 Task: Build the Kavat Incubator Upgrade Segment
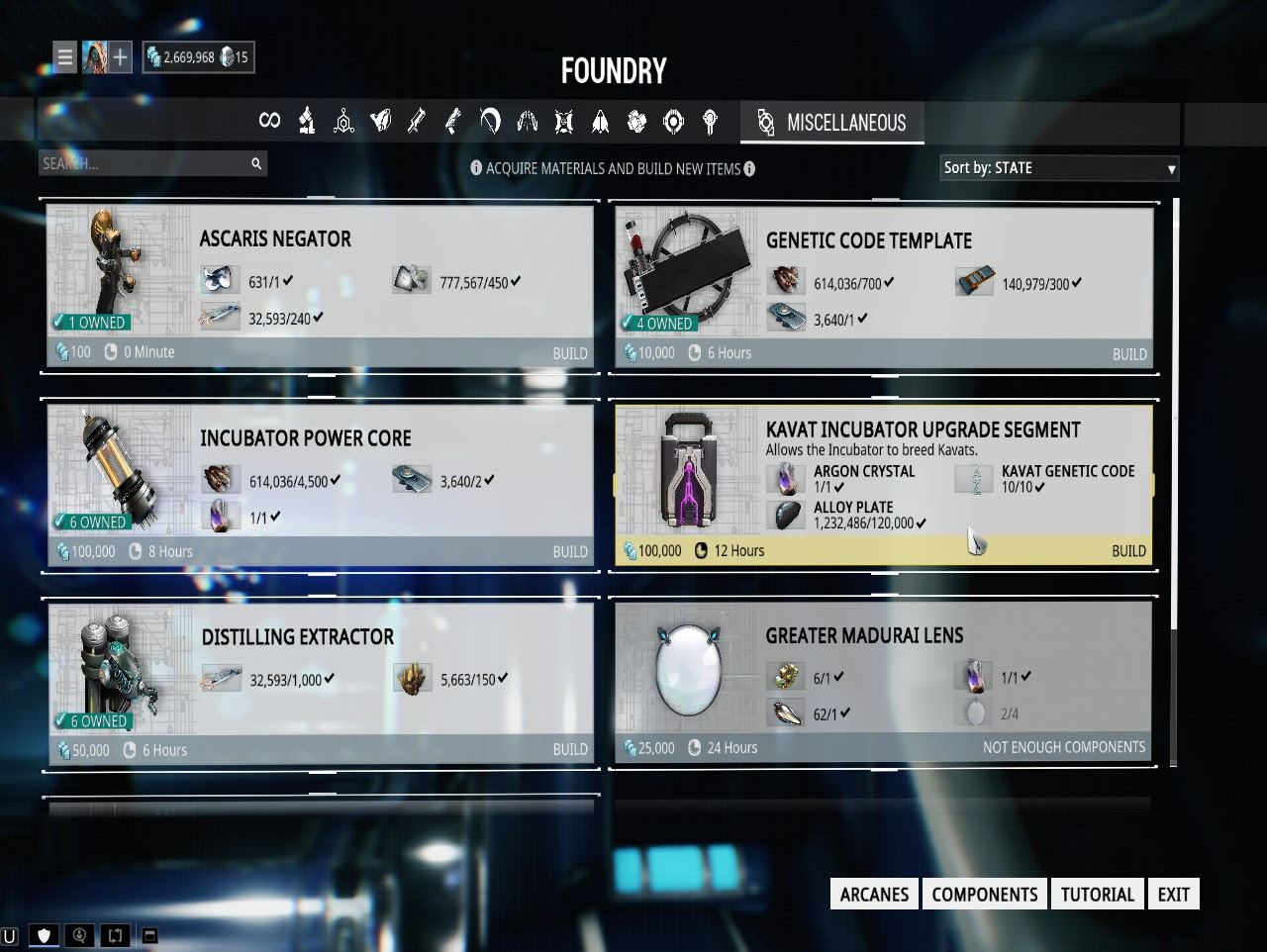[x=1127, y=551]
